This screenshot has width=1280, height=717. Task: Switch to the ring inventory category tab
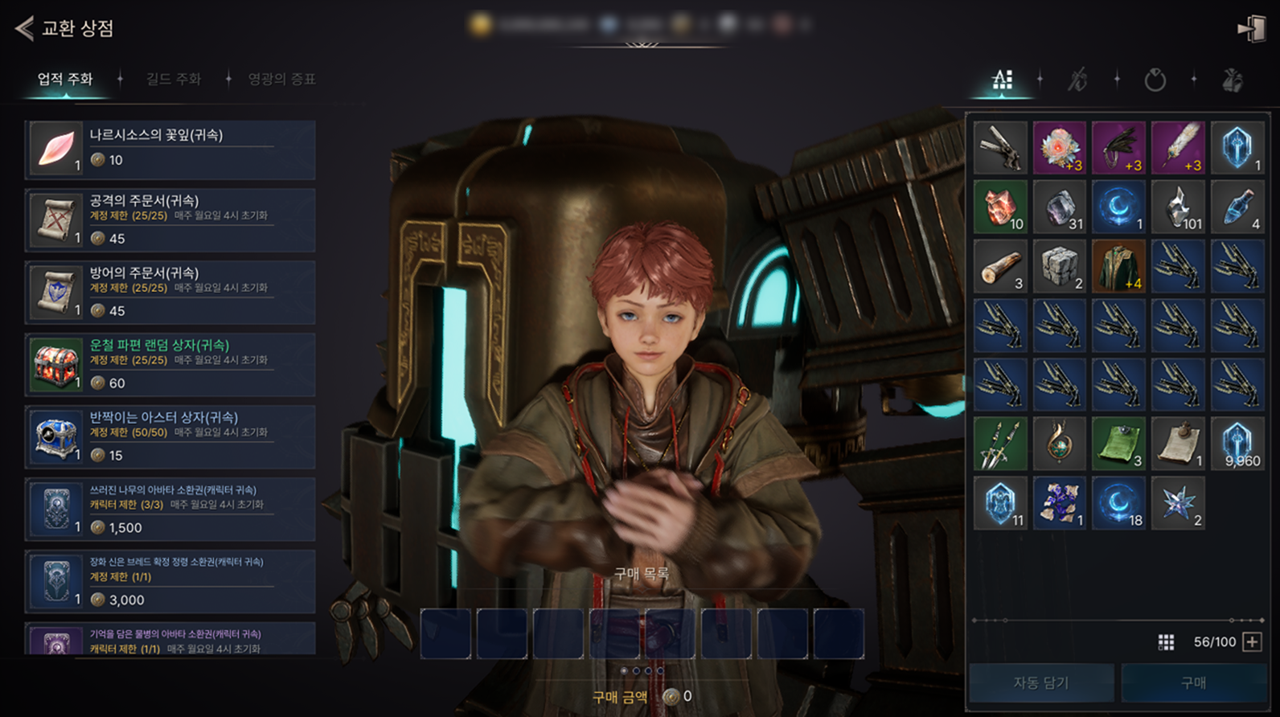[x=1155, y=80]
